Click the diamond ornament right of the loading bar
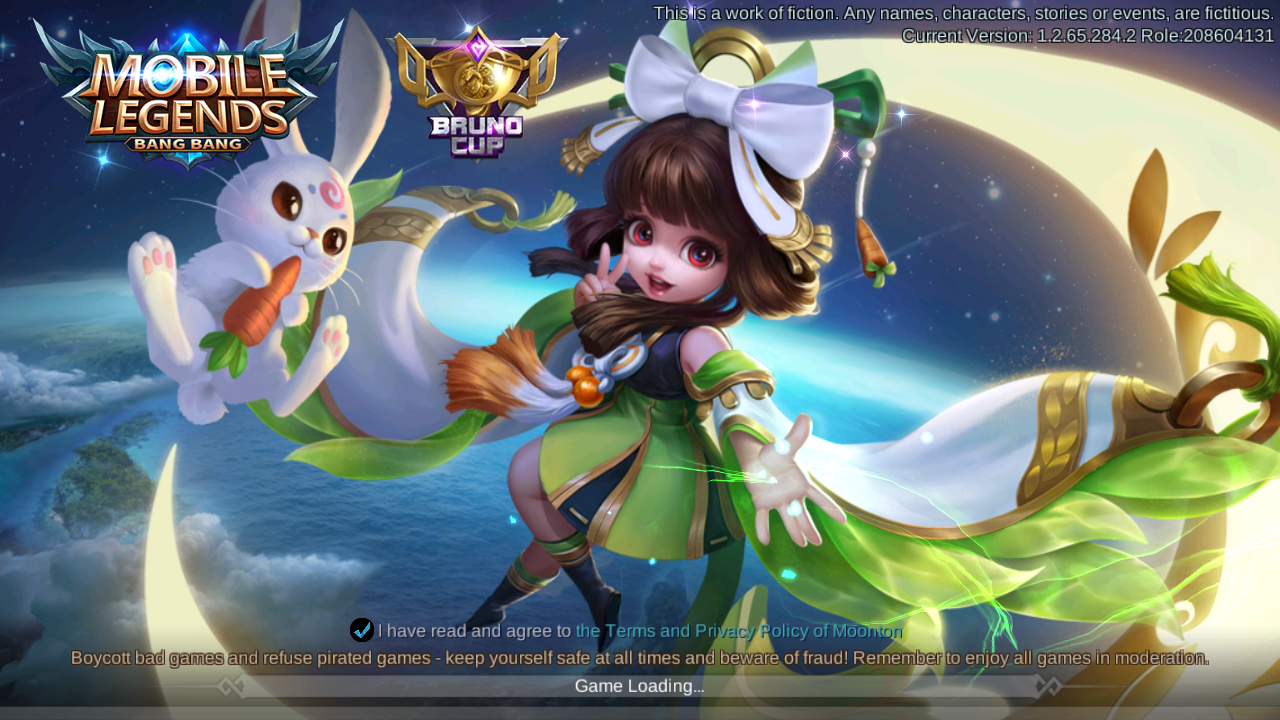This screenshot has height=720, width=1280. [x=1048, y=686]
